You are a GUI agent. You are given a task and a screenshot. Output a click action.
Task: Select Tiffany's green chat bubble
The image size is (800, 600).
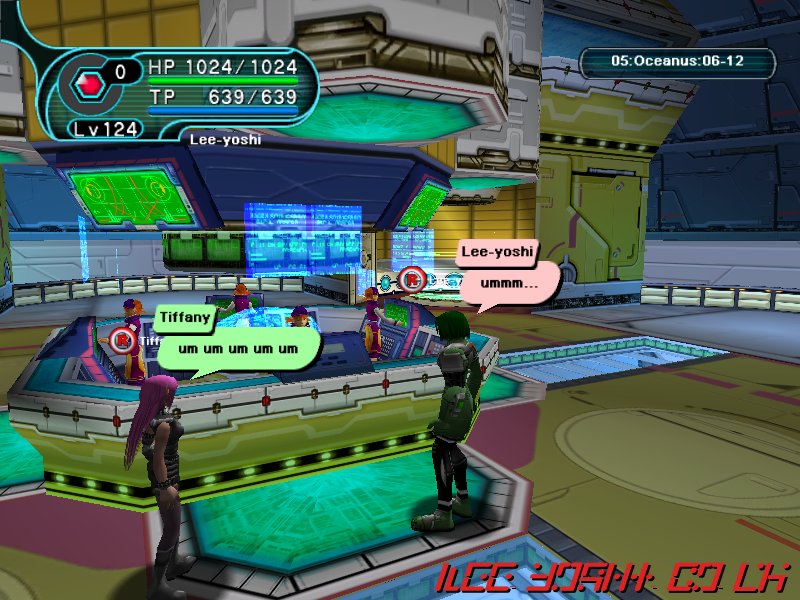[x=238, y=348]
